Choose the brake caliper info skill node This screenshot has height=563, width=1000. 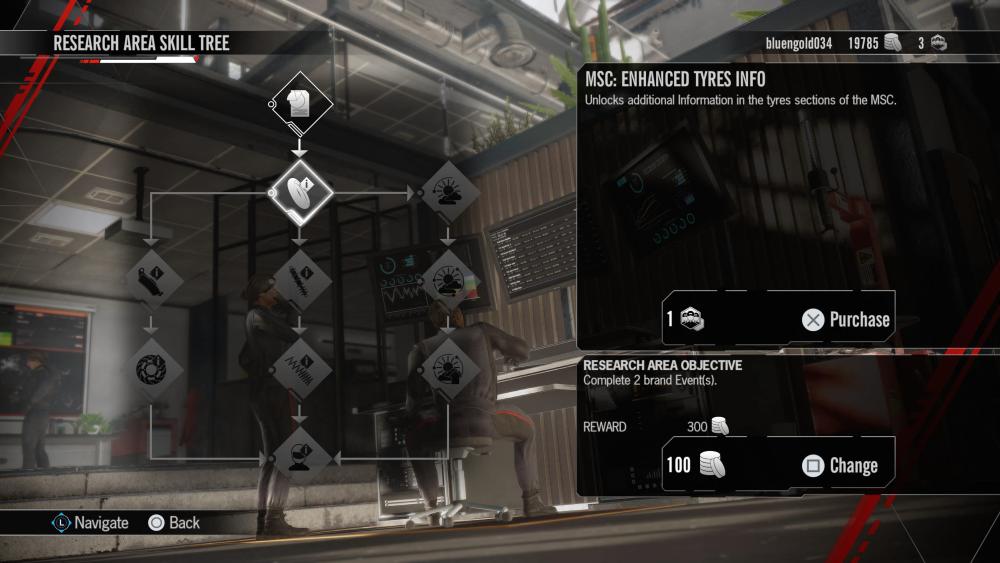pyautogui.click(x=151, y=279)
